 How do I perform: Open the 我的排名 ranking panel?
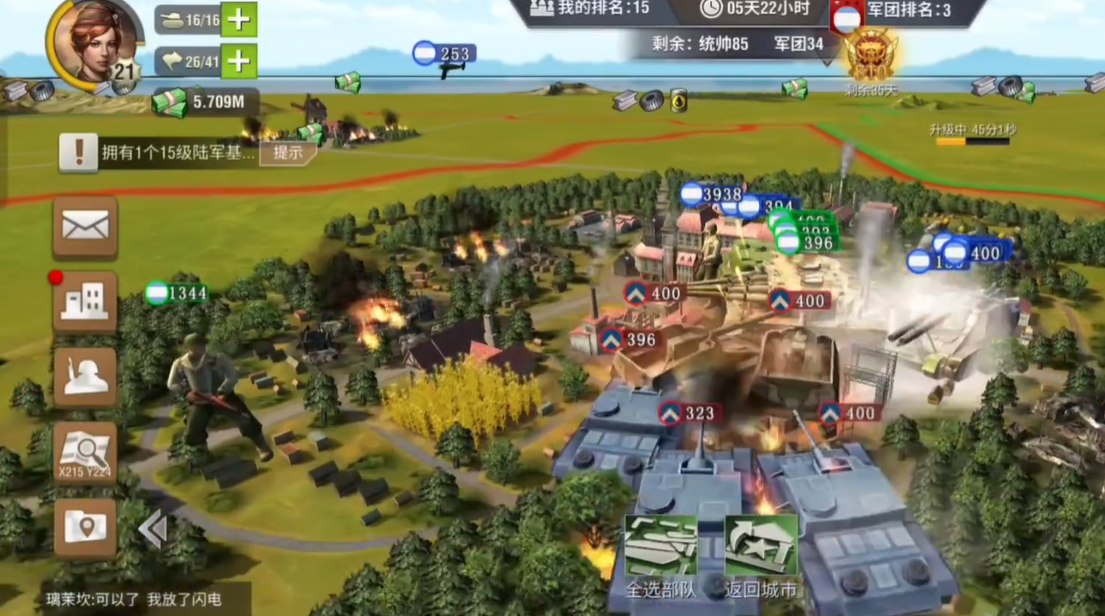click(x=590, y=9)
